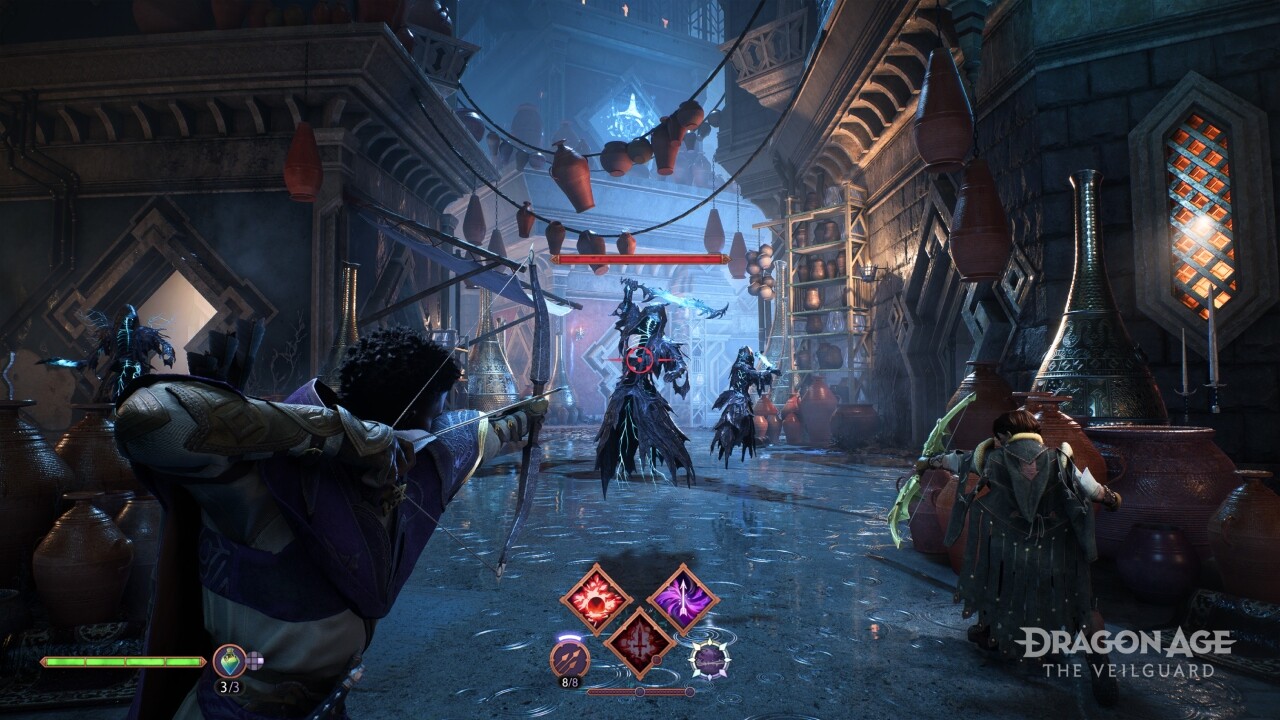
Task: Trigger the circular ultimate ability icon
Action: coord(710,660)
